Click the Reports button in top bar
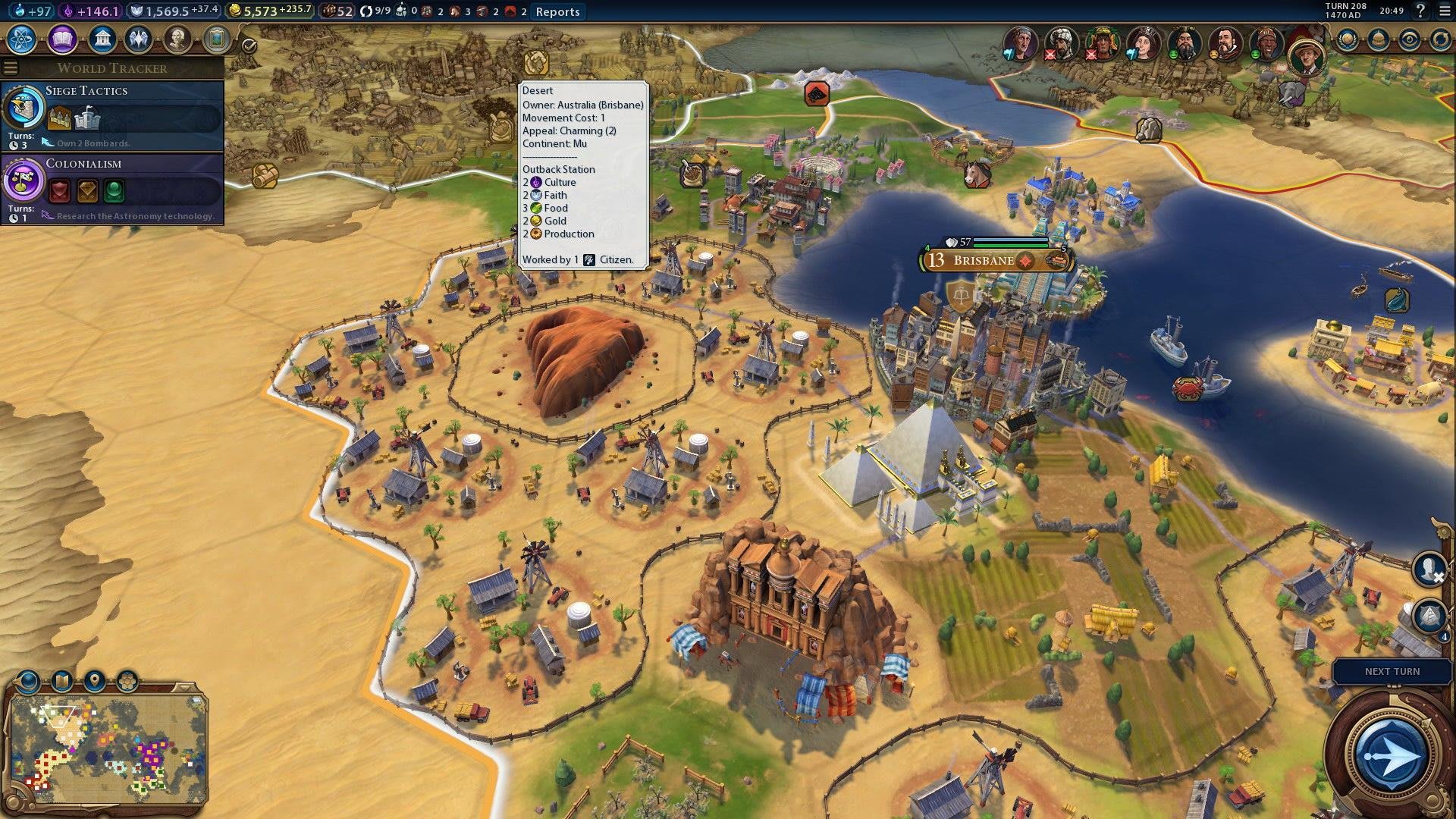 [x=557, y=11]
